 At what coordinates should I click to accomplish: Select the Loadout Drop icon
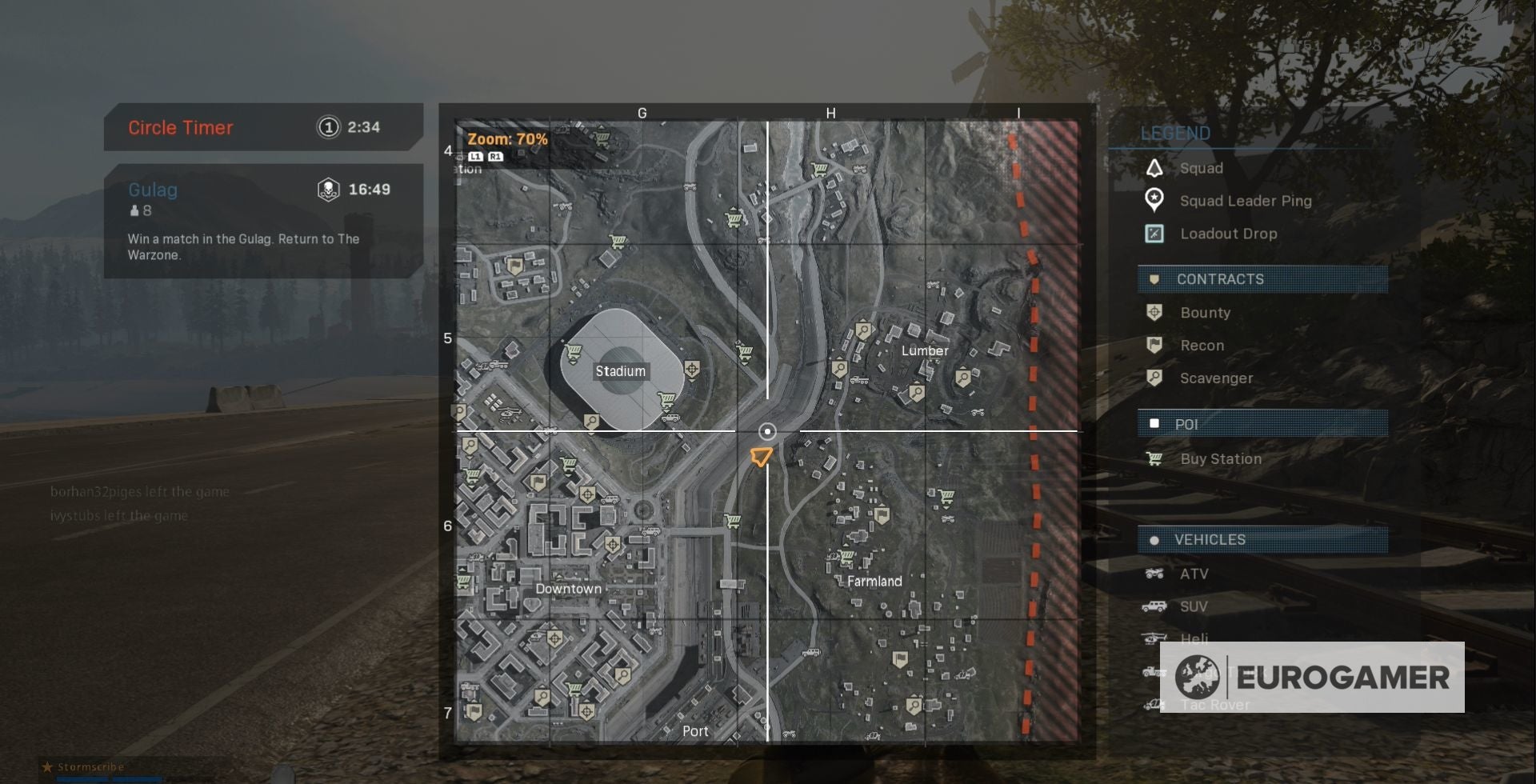1155,234
